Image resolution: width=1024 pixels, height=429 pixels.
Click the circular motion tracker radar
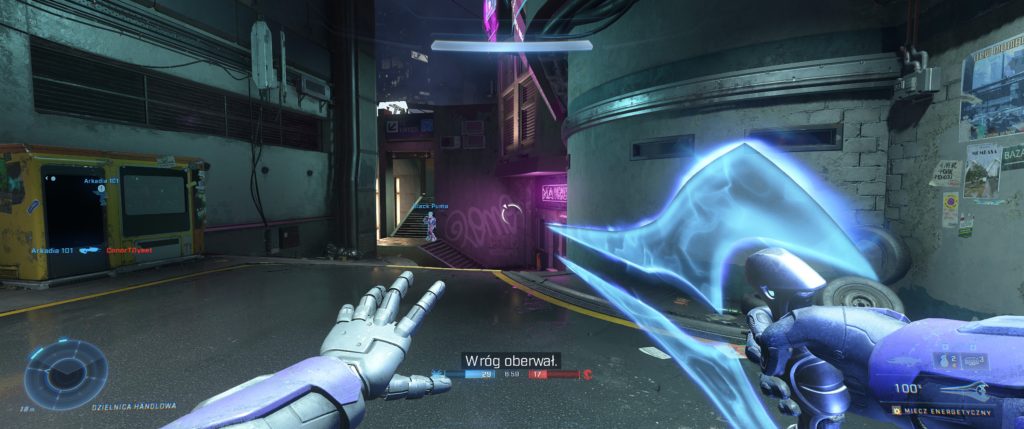click(66, 373)
